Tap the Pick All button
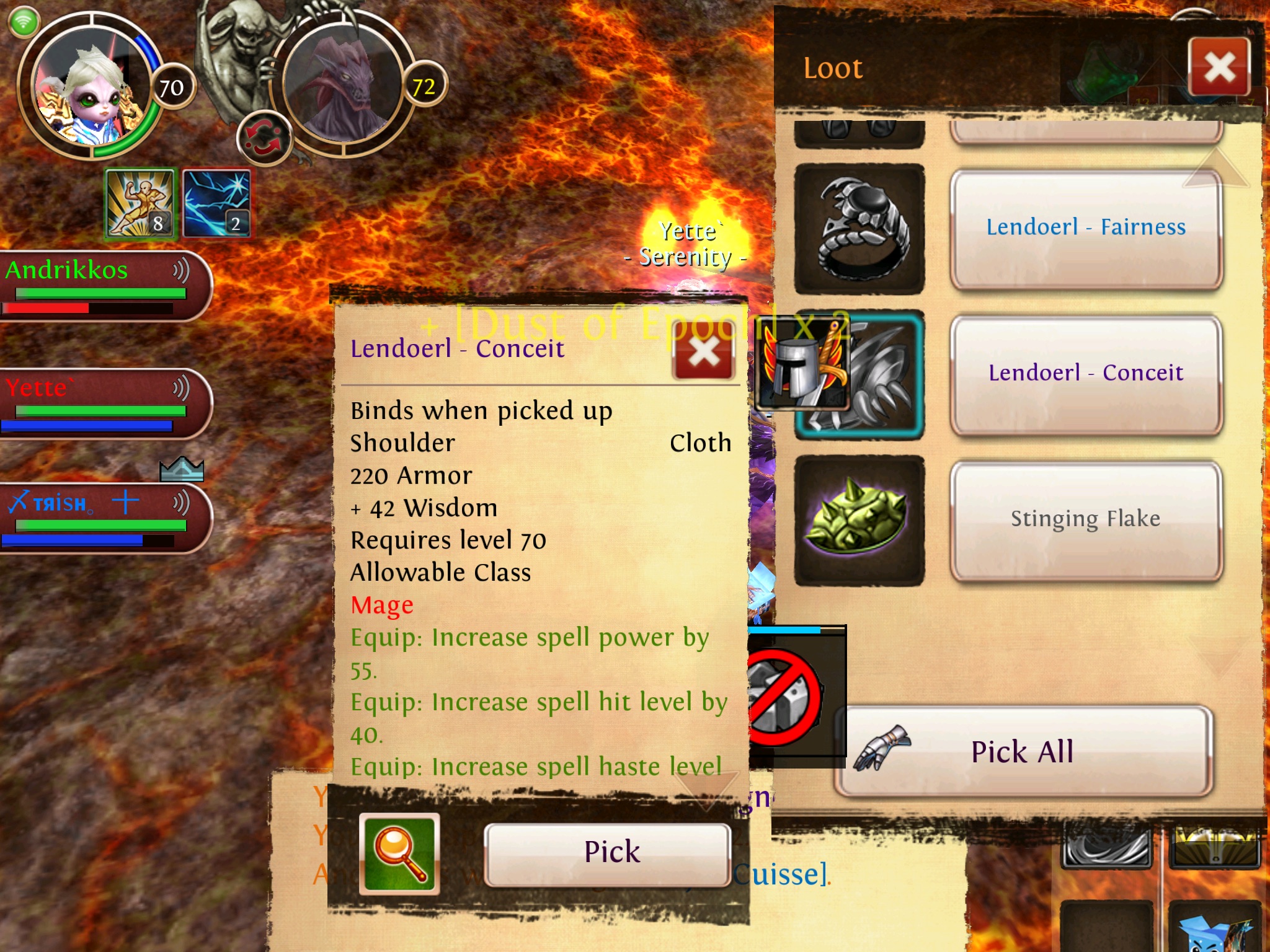 [x=1023, y=752]
